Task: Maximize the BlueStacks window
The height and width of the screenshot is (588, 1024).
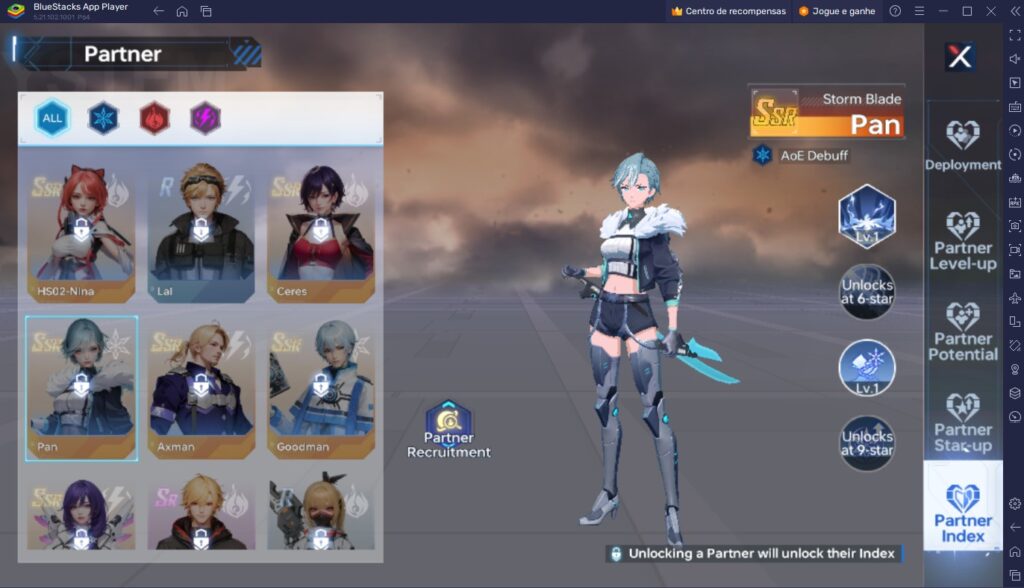Action: tap(967, 11)
